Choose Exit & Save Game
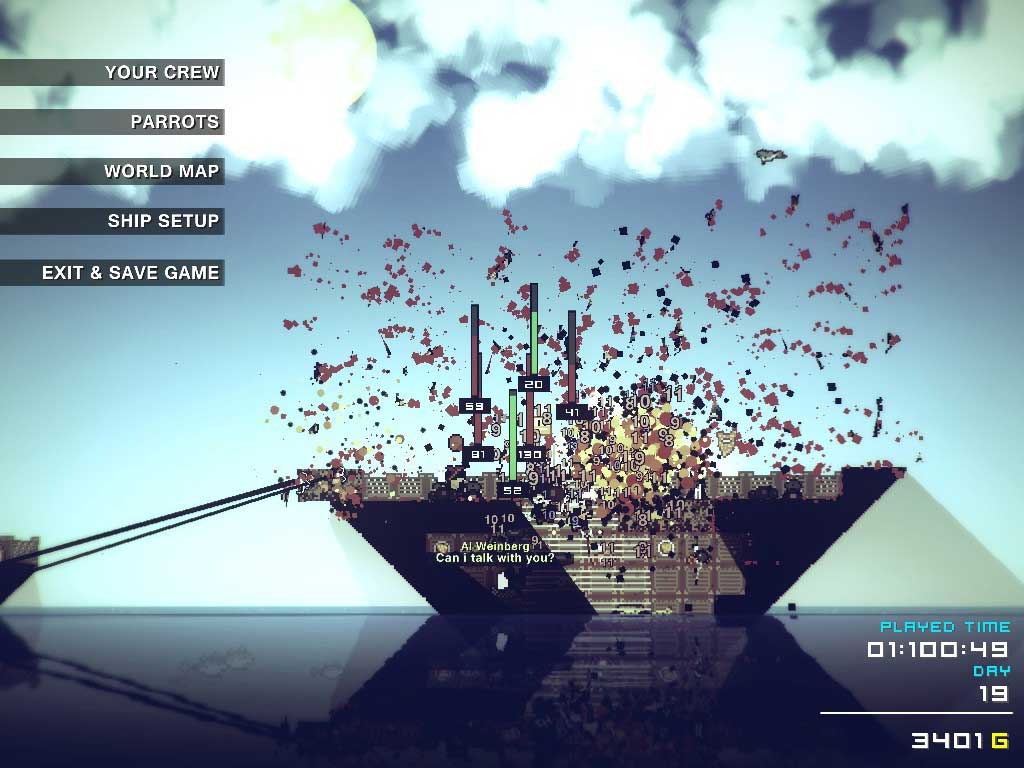The height and width of the screenshot is (768, 1024). pos(130,272)
